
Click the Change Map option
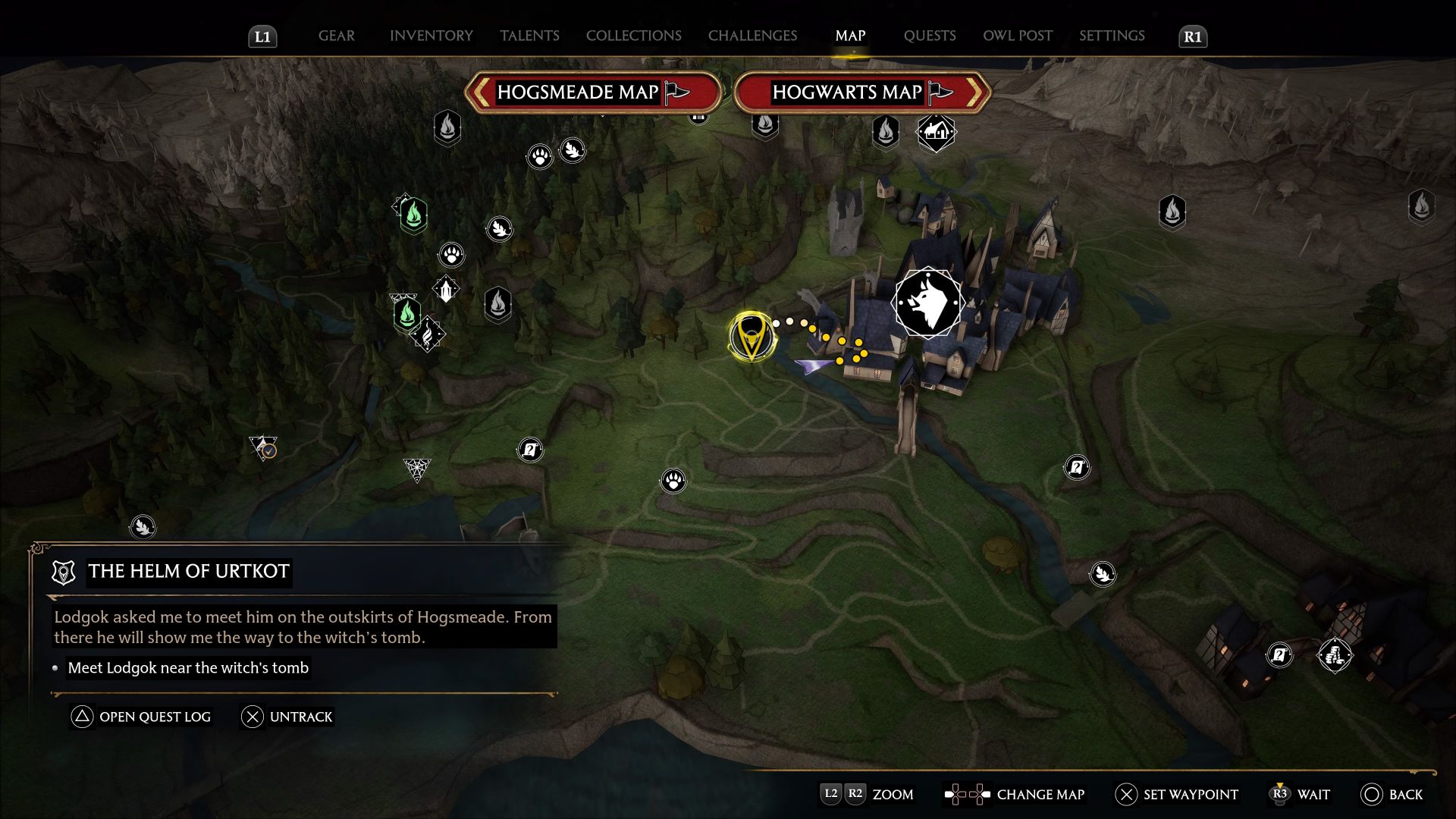pos(1015,794)
